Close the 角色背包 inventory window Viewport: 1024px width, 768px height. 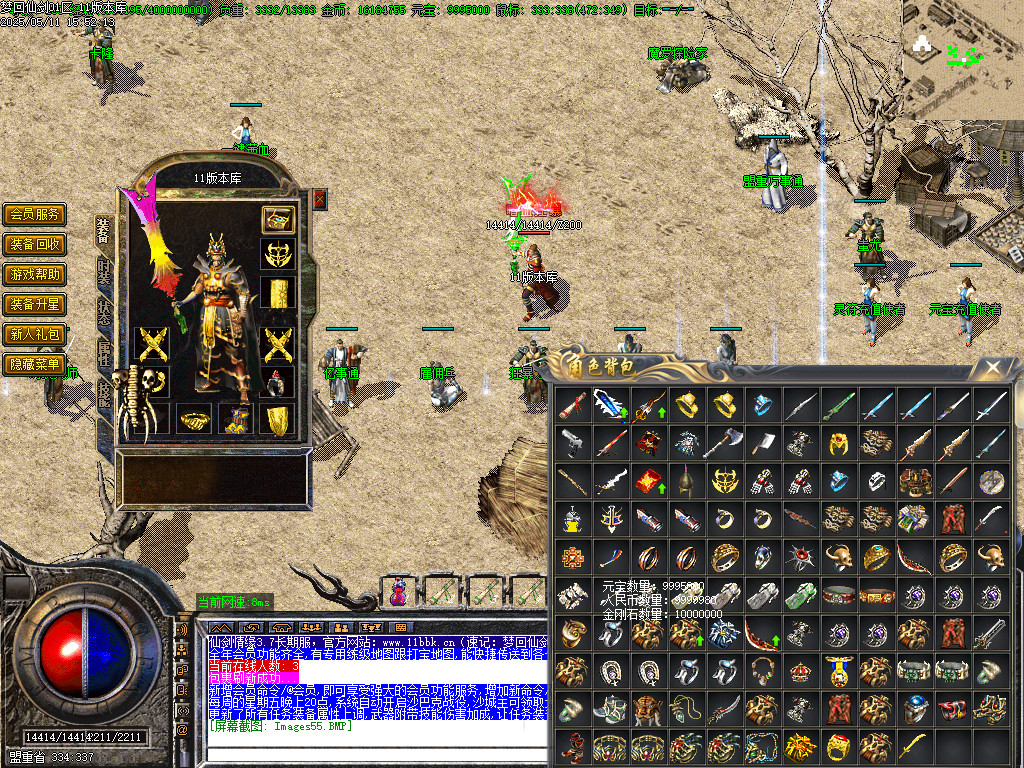click(992, 368)
